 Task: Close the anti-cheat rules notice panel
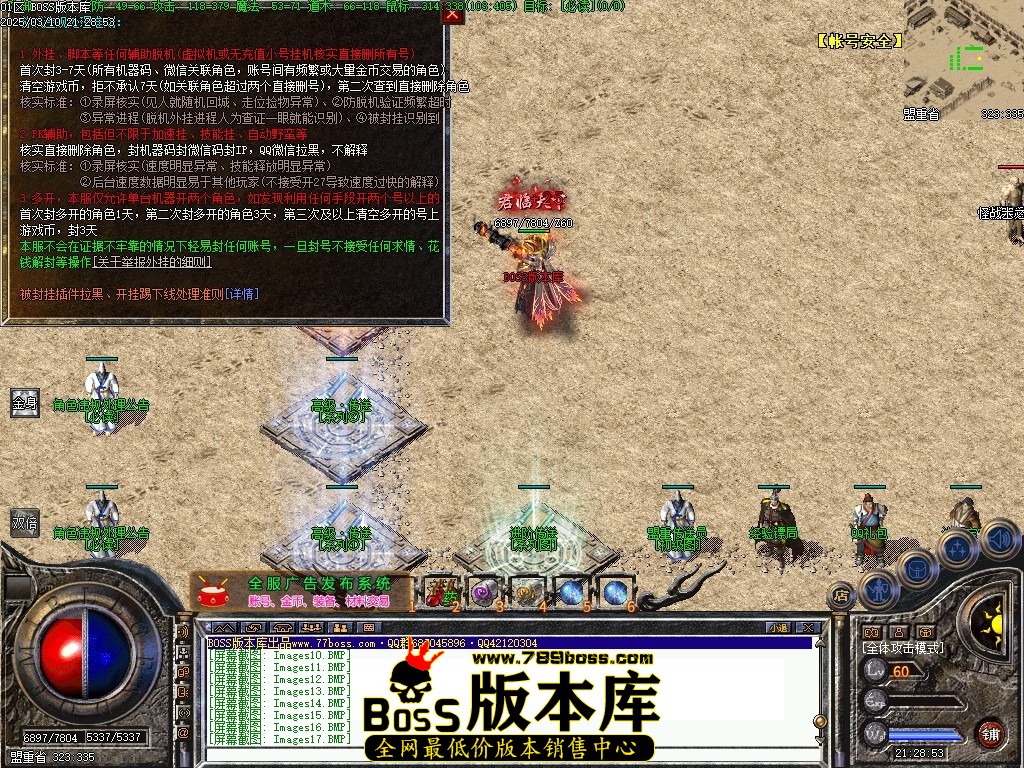pos(453,15)
